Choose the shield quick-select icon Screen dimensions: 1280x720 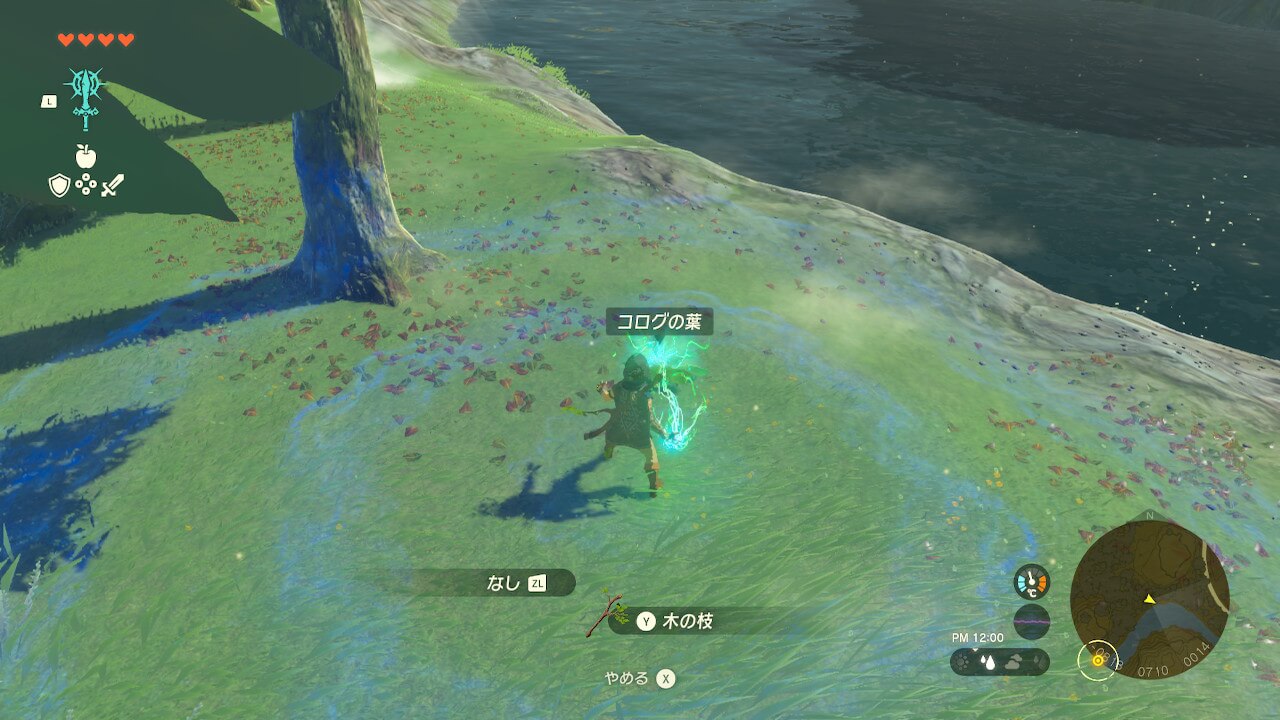click(59, 185)
